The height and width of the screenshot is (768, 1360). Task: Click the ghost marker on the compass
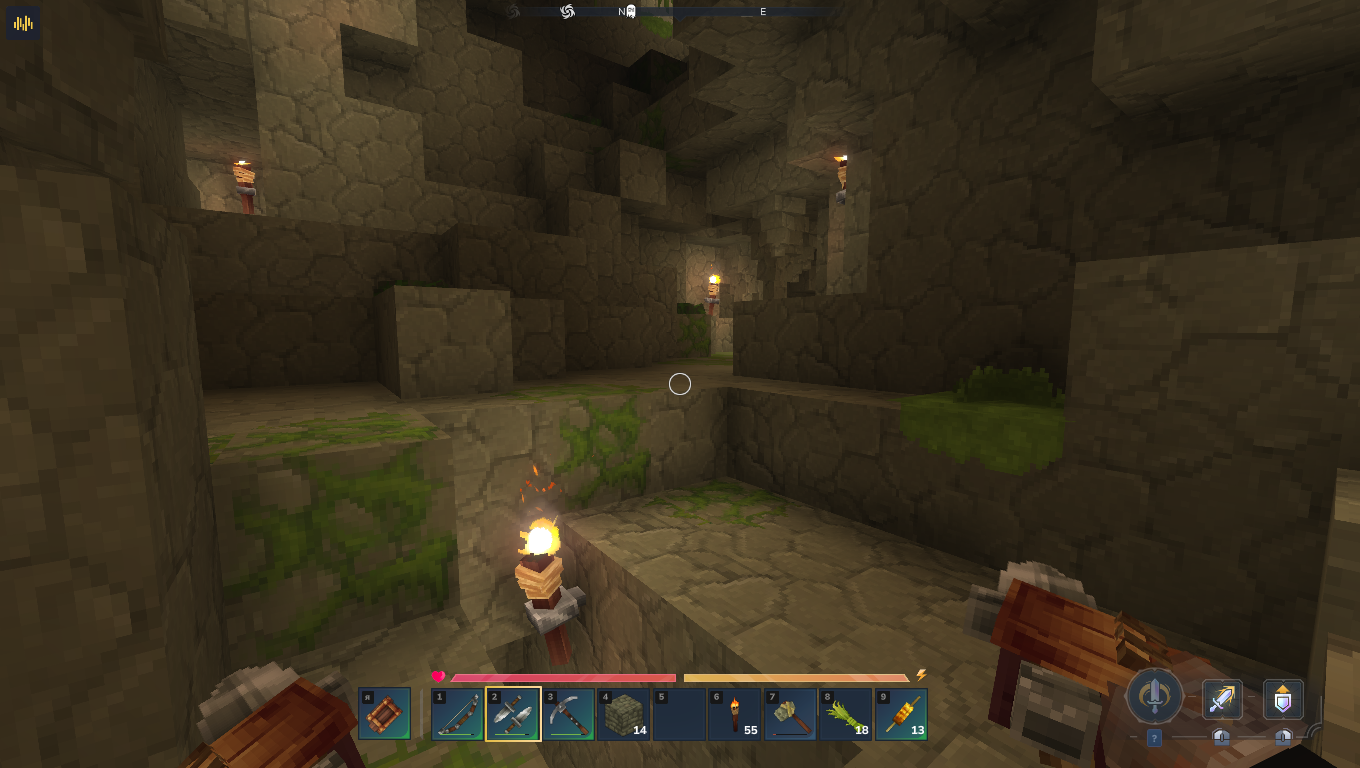(631, 11)
